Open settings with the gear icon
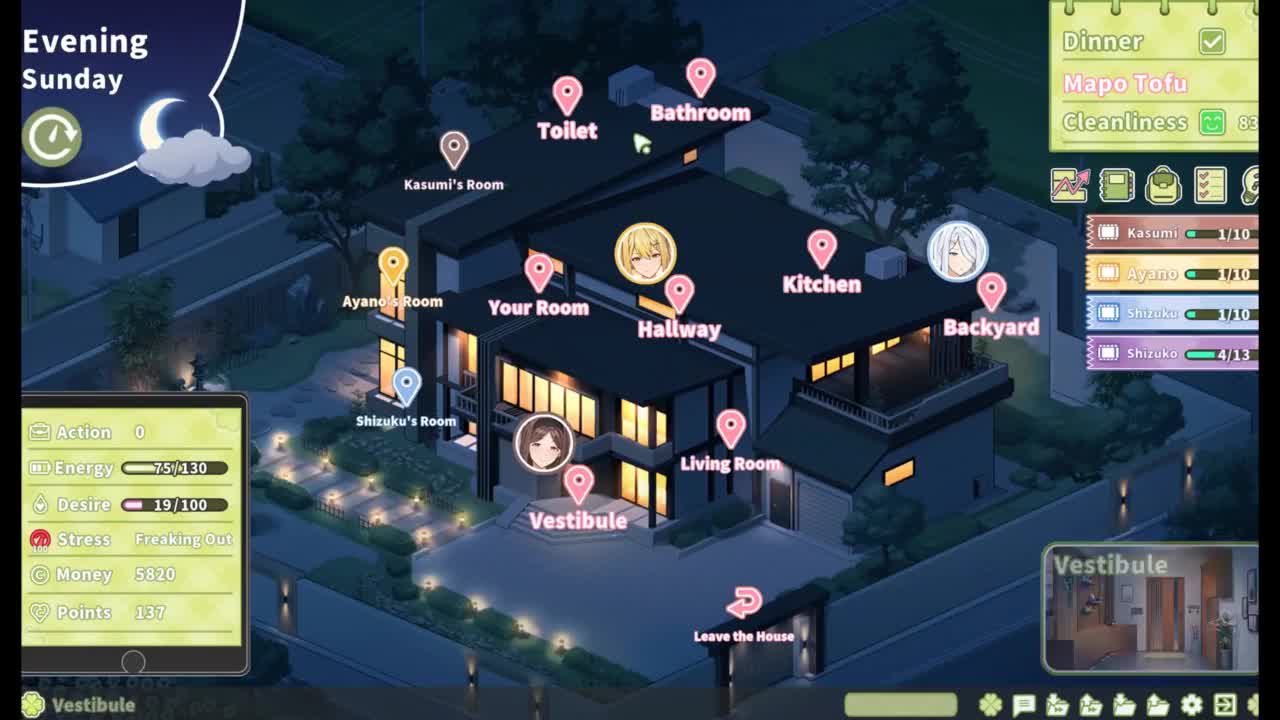Viewport: 1280px width, 720px height. click(1191, 705)
